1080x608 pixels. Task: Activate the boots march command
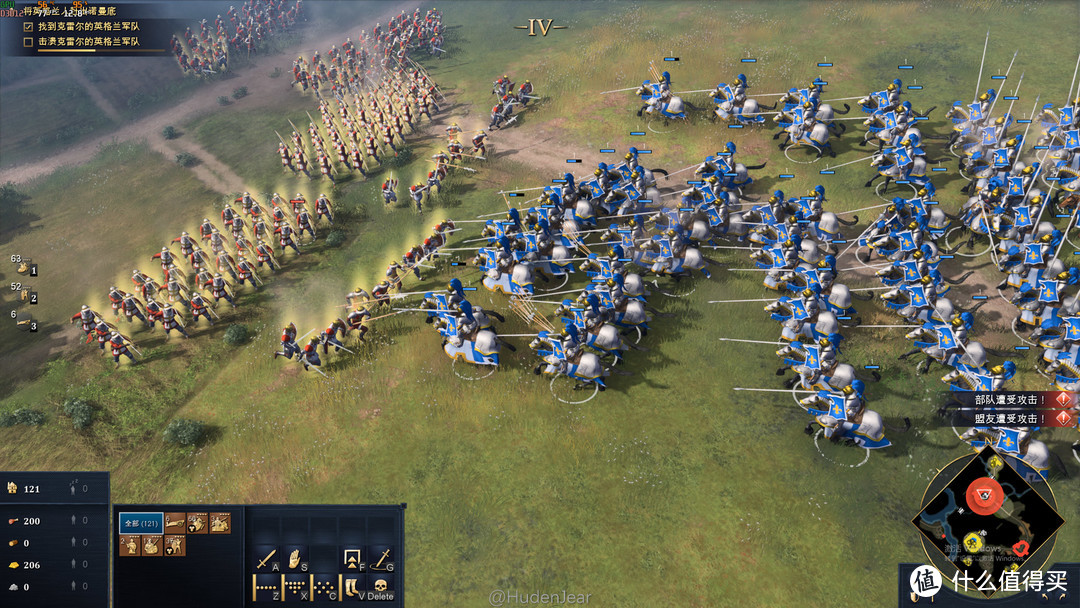pyautogui.click(x=353, y=588)
